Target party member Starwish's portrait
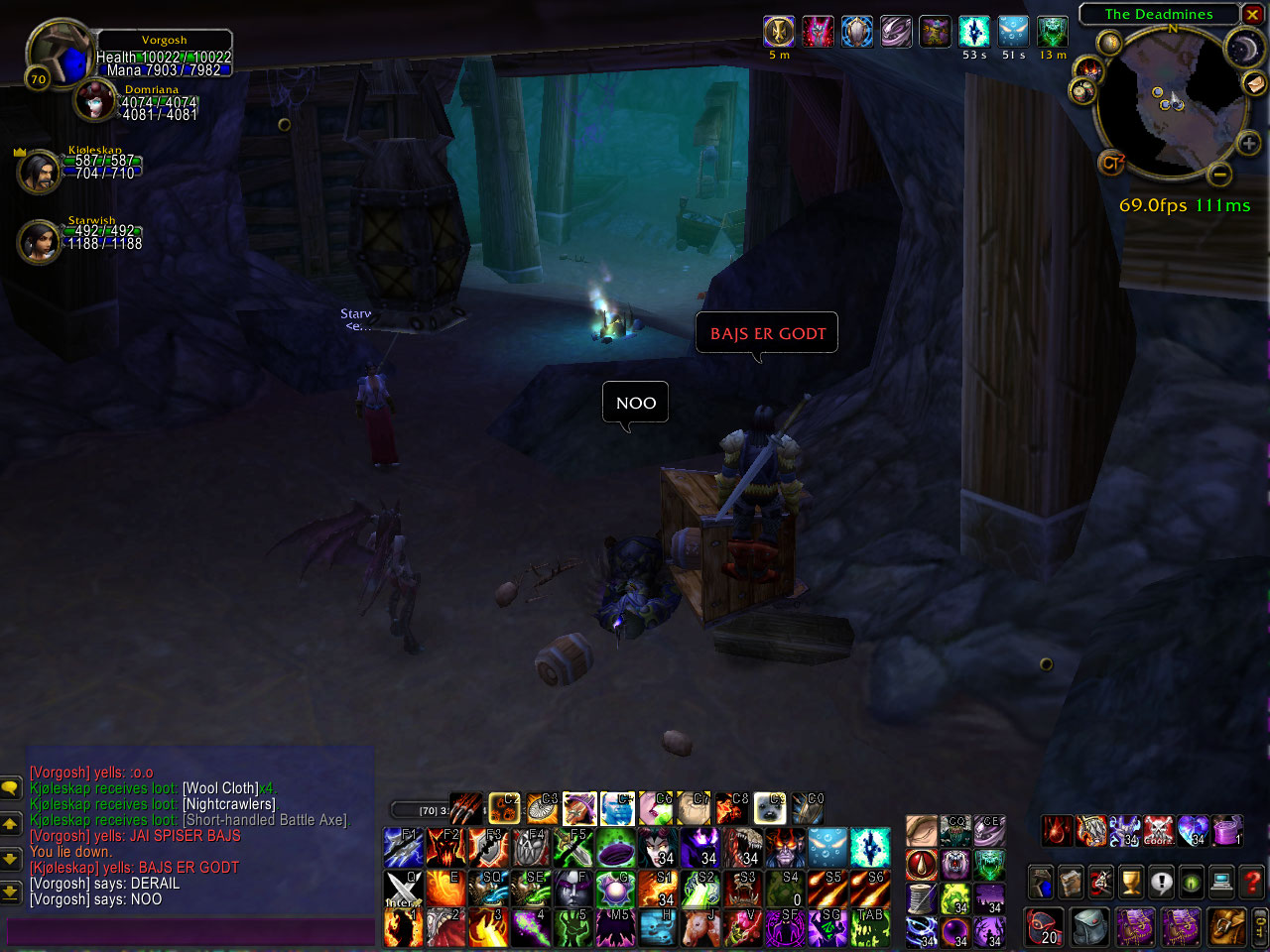 coord(40,241)
